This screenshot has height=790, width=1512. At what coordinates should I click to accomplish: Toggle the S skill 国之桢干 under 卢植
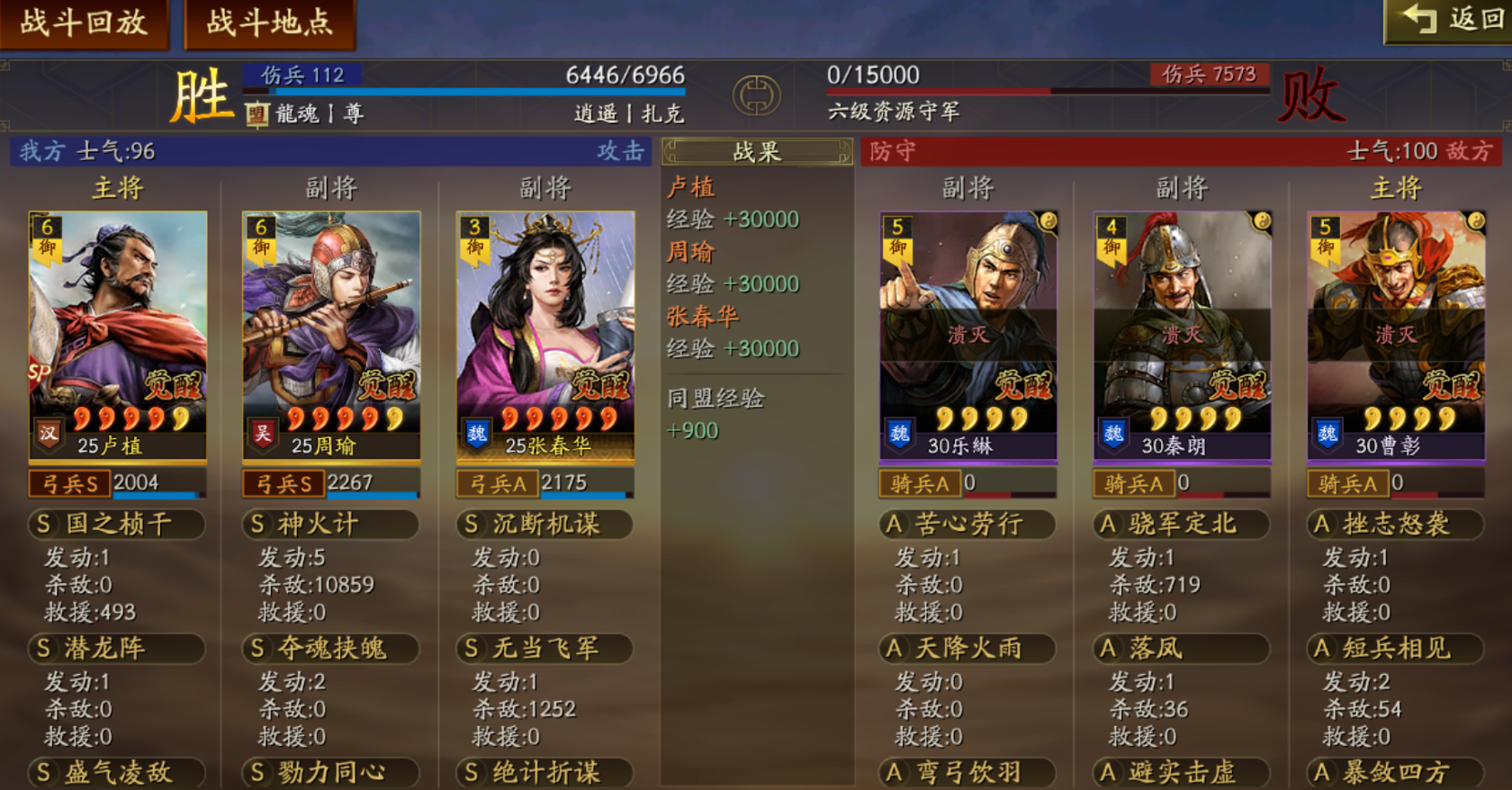(117, 525)
